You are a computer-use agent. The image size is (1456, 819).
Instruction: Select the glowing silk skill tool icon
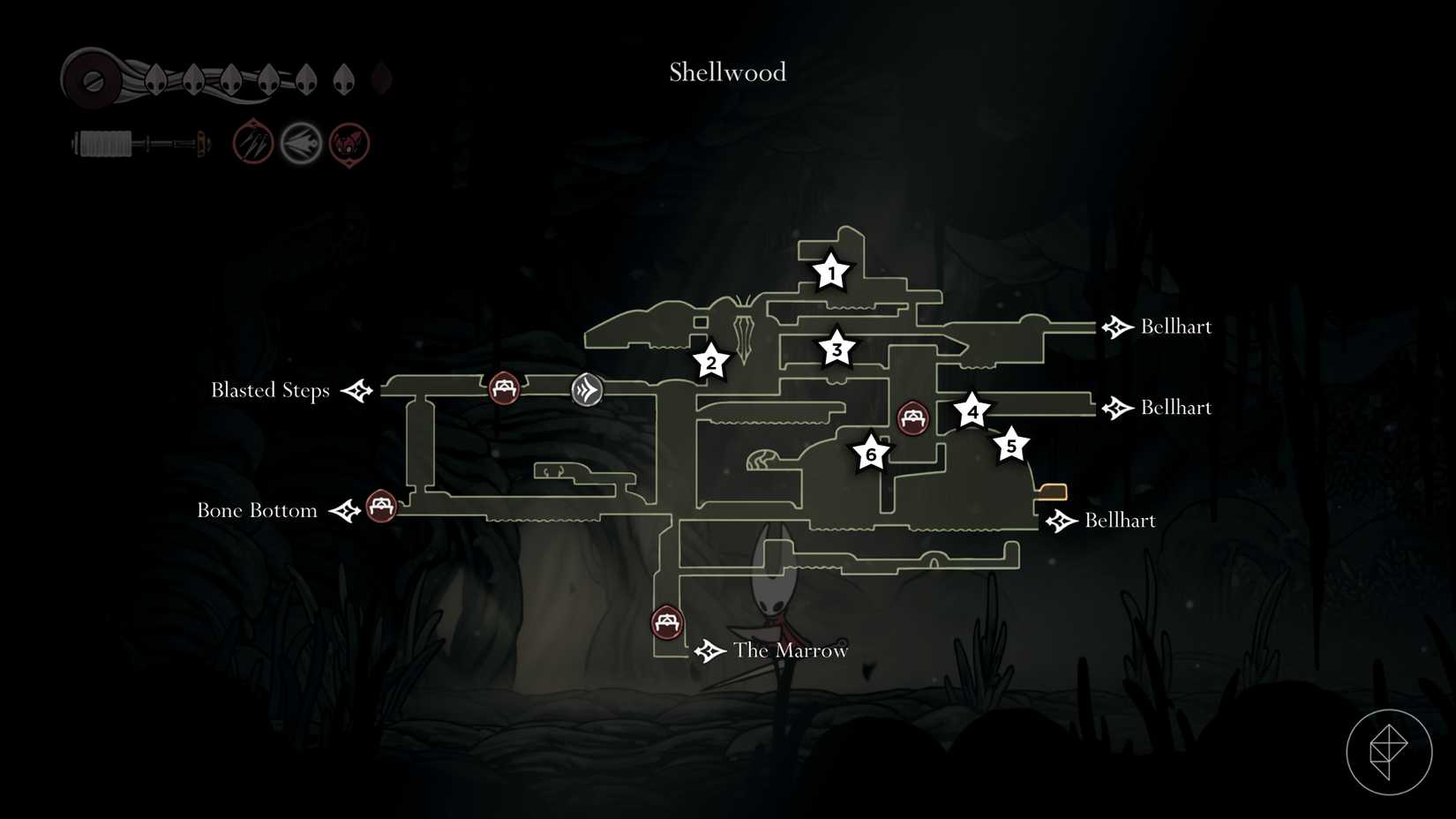301,142
